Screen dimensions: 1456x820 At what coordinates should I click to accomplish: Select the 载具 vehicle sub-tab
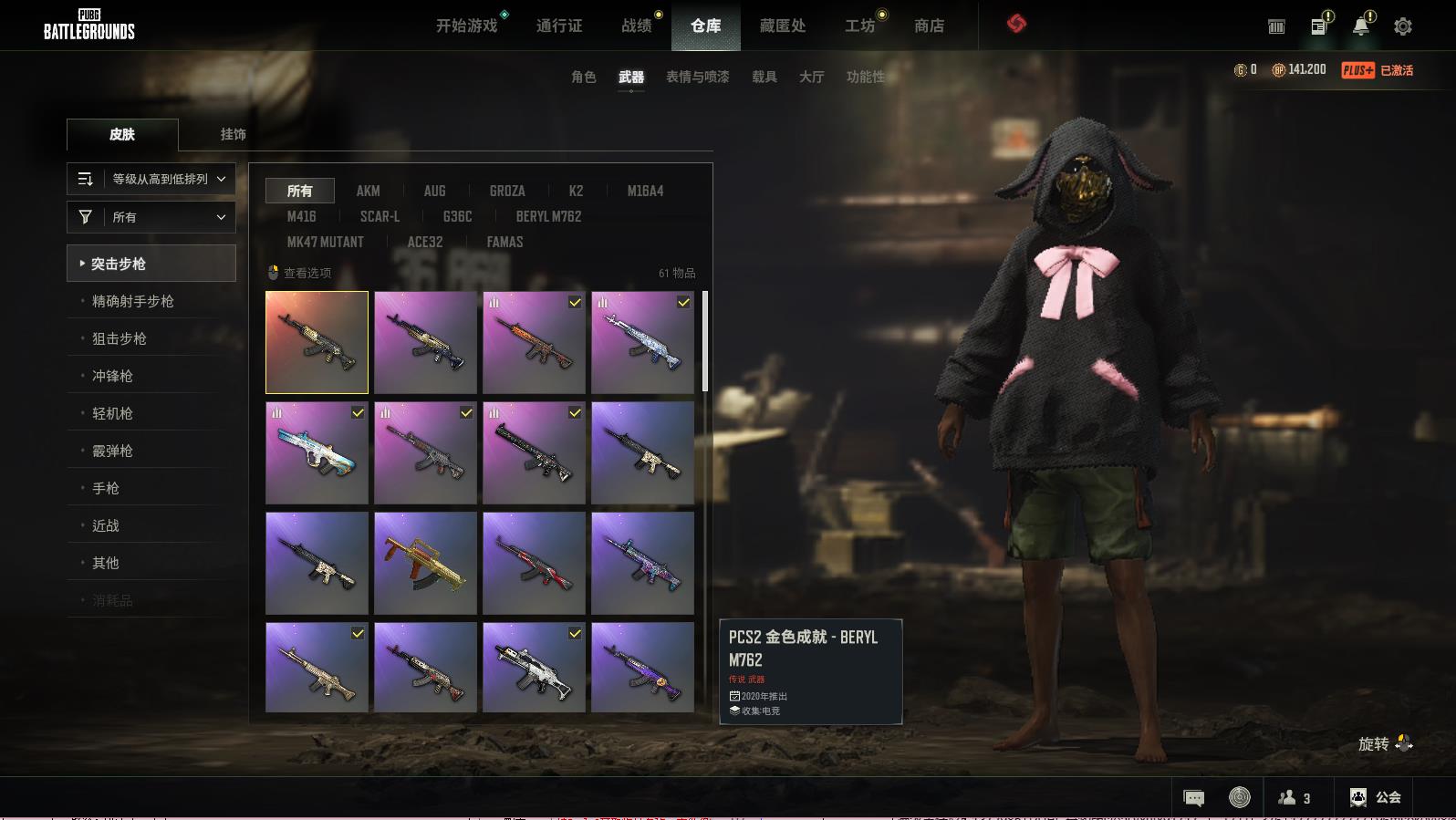point(764,77)
